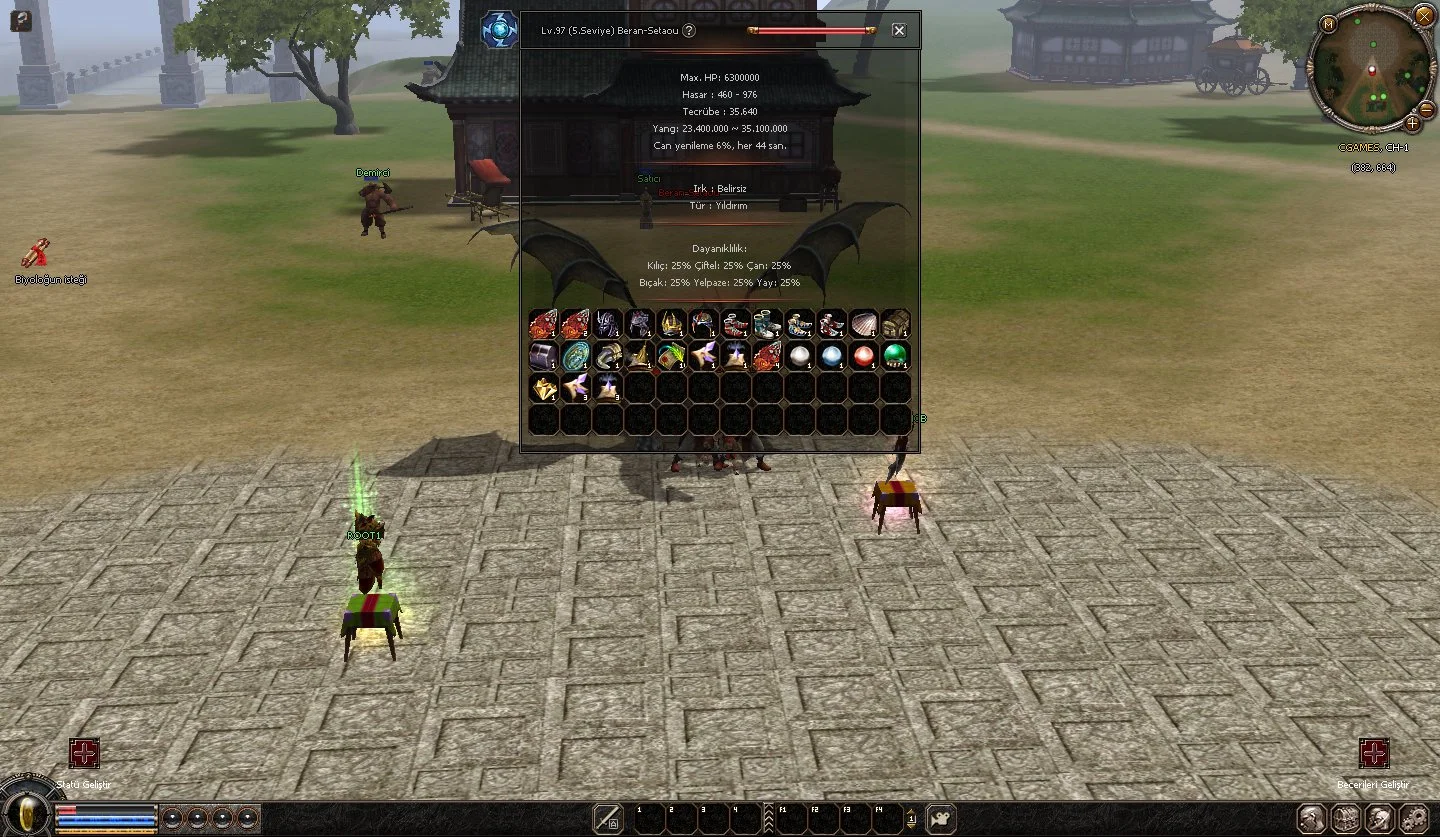Select the green orb item slot

pyautogui.click(x=896, y=356)
